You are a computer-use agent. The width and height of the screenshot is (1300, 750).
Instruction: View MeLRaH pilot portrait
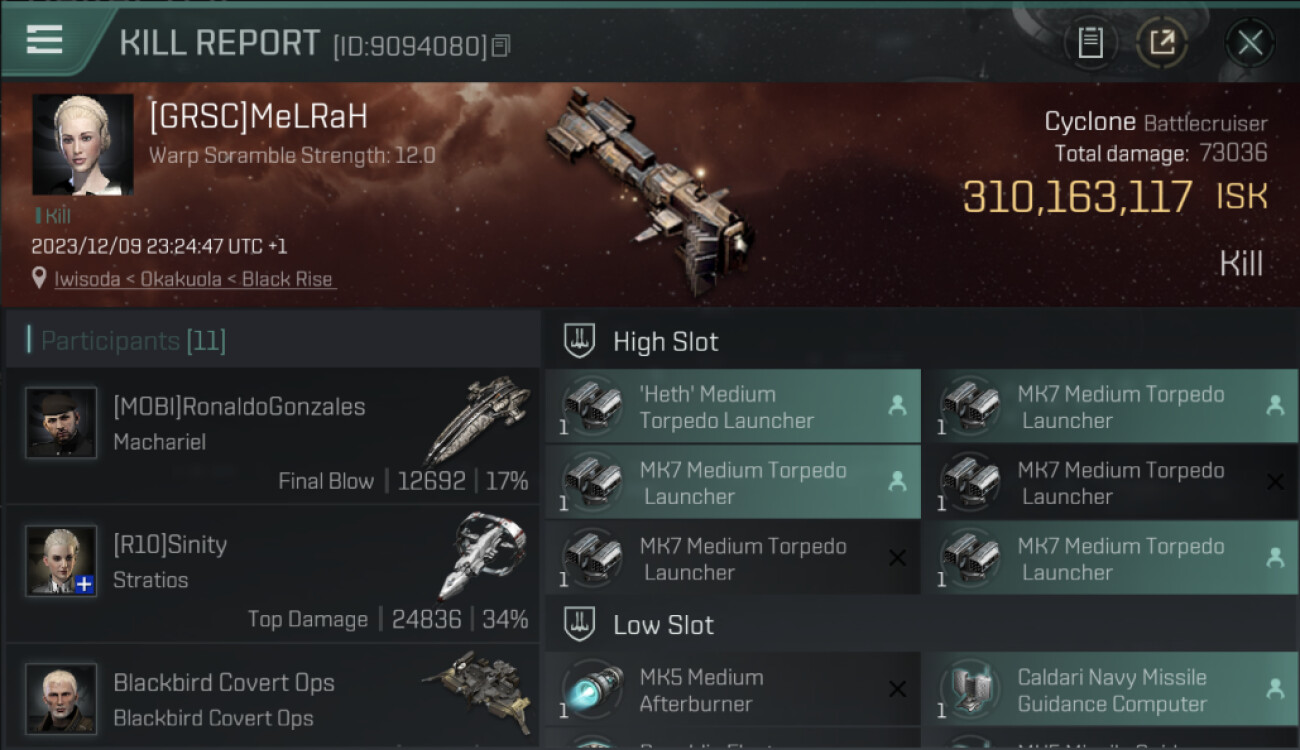(x=83, y=144)
